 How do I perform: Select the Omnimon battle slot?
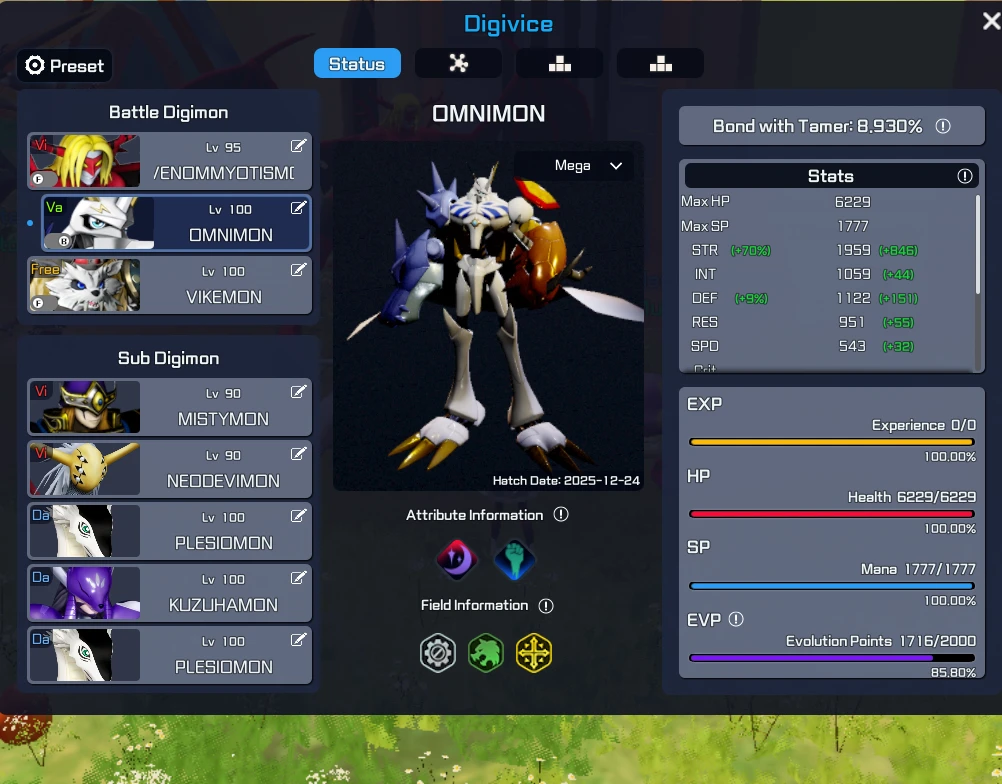click(176, 223)
